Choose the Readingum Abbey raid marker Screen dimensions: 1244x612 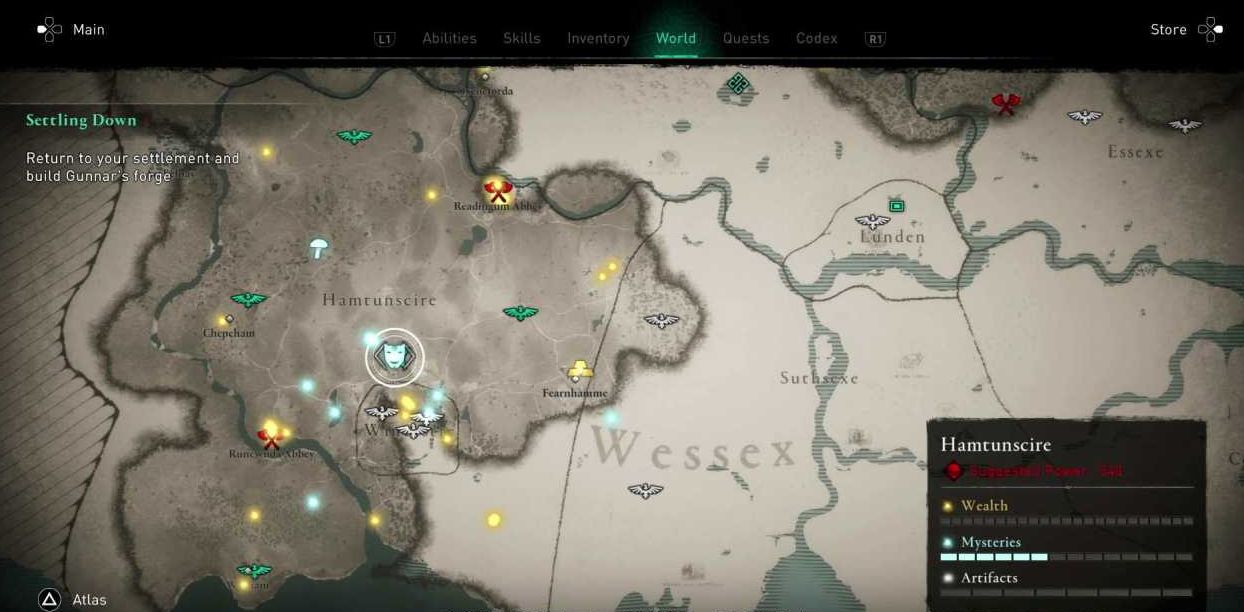coord(497,189)
